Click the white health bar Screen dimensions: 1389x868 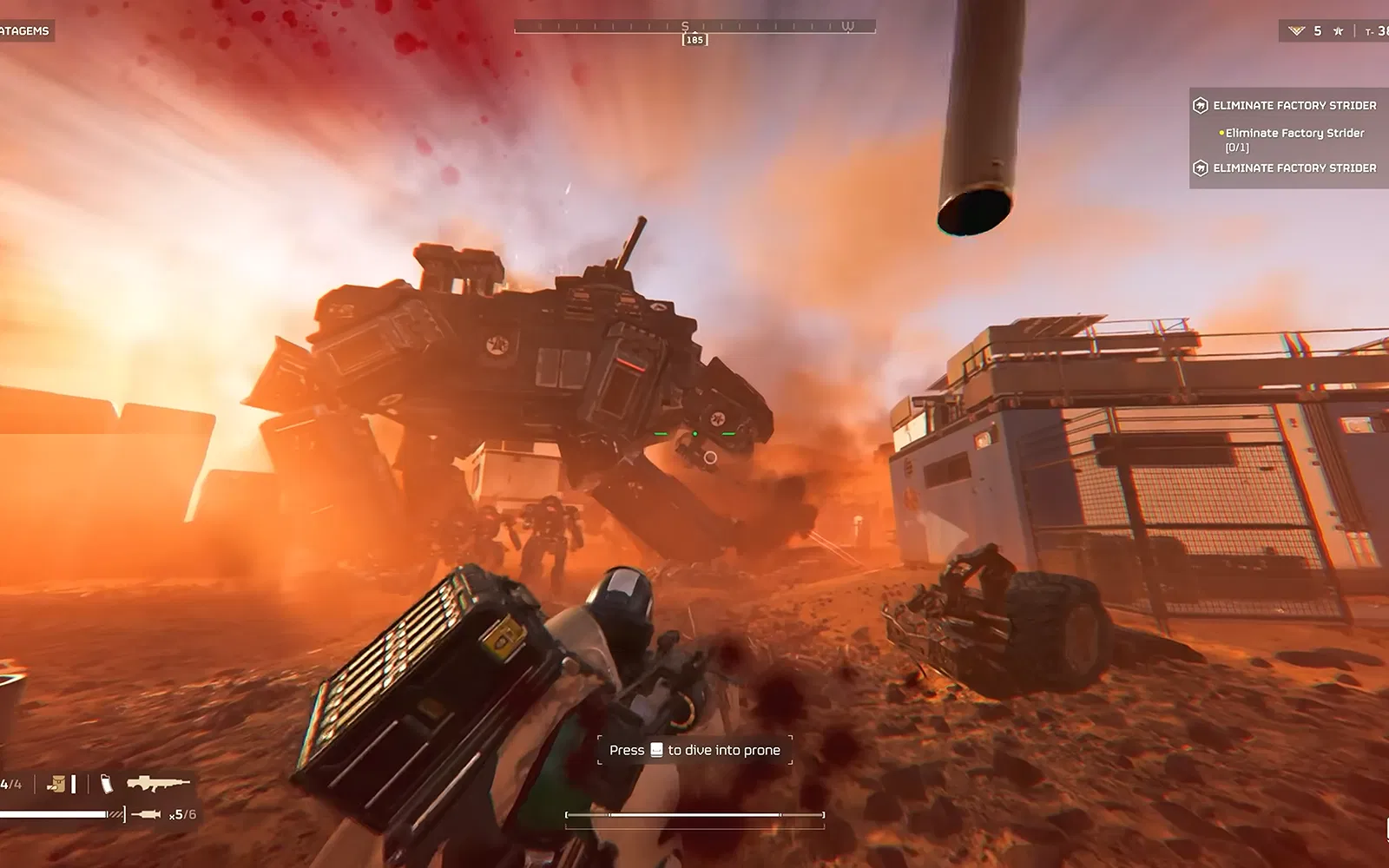(x=52, y=814)
